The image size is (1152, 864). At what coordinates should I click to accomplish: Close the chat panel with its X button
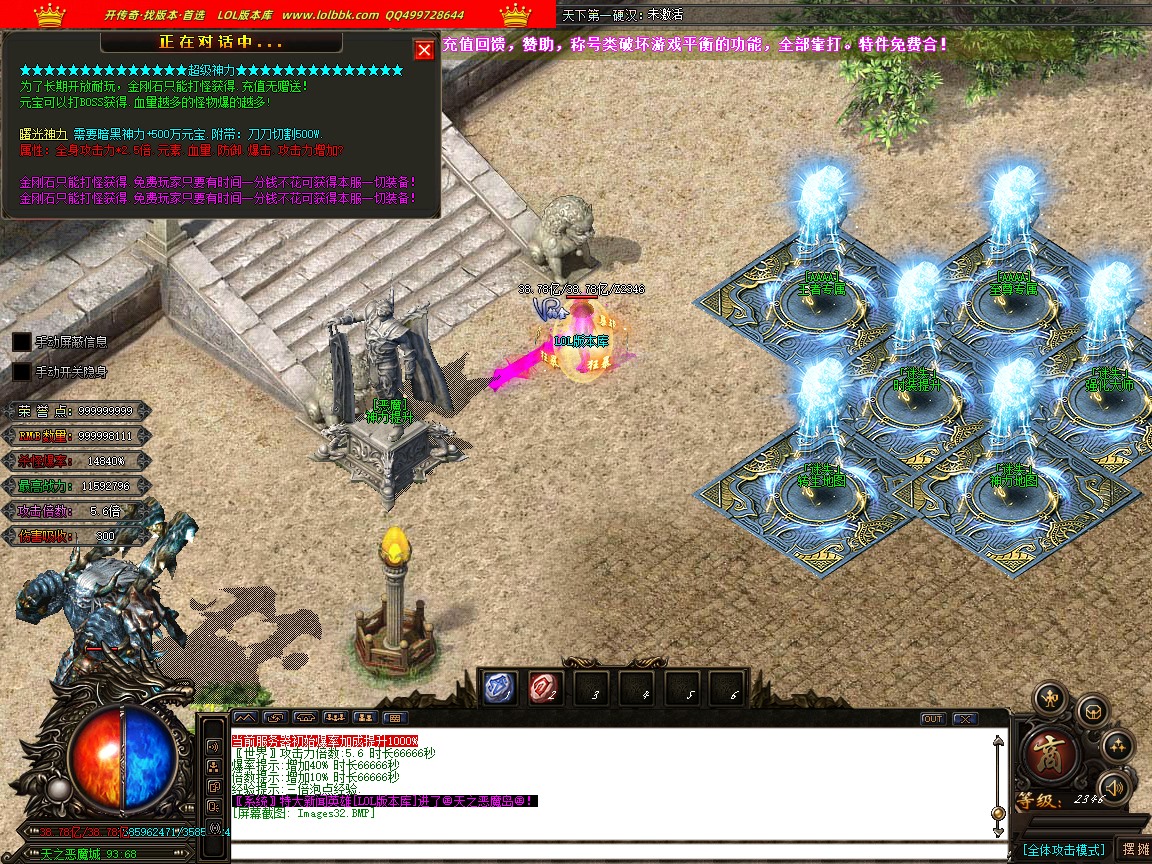coord(964,719)
